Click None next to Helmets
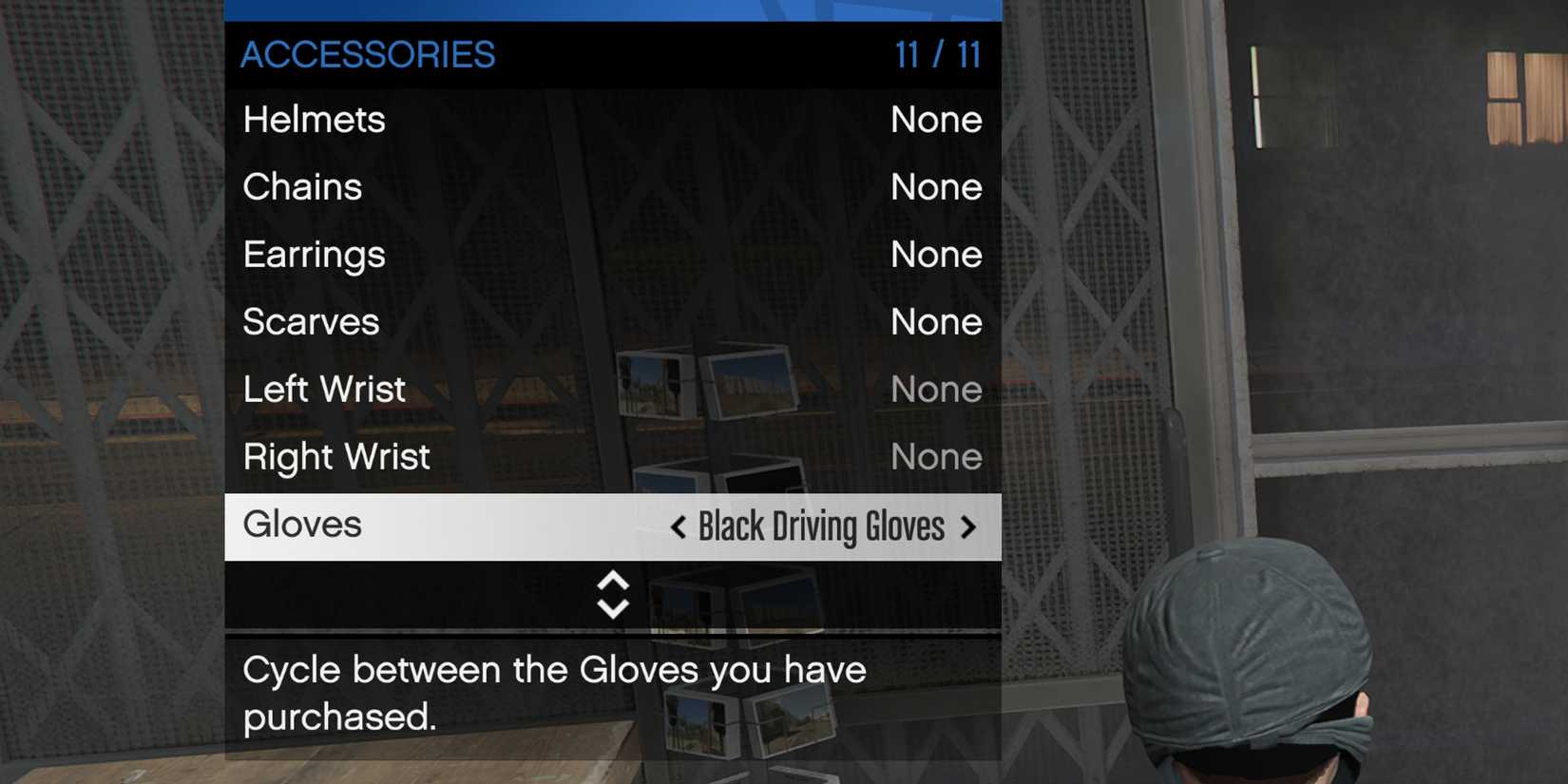 (936, 120)
